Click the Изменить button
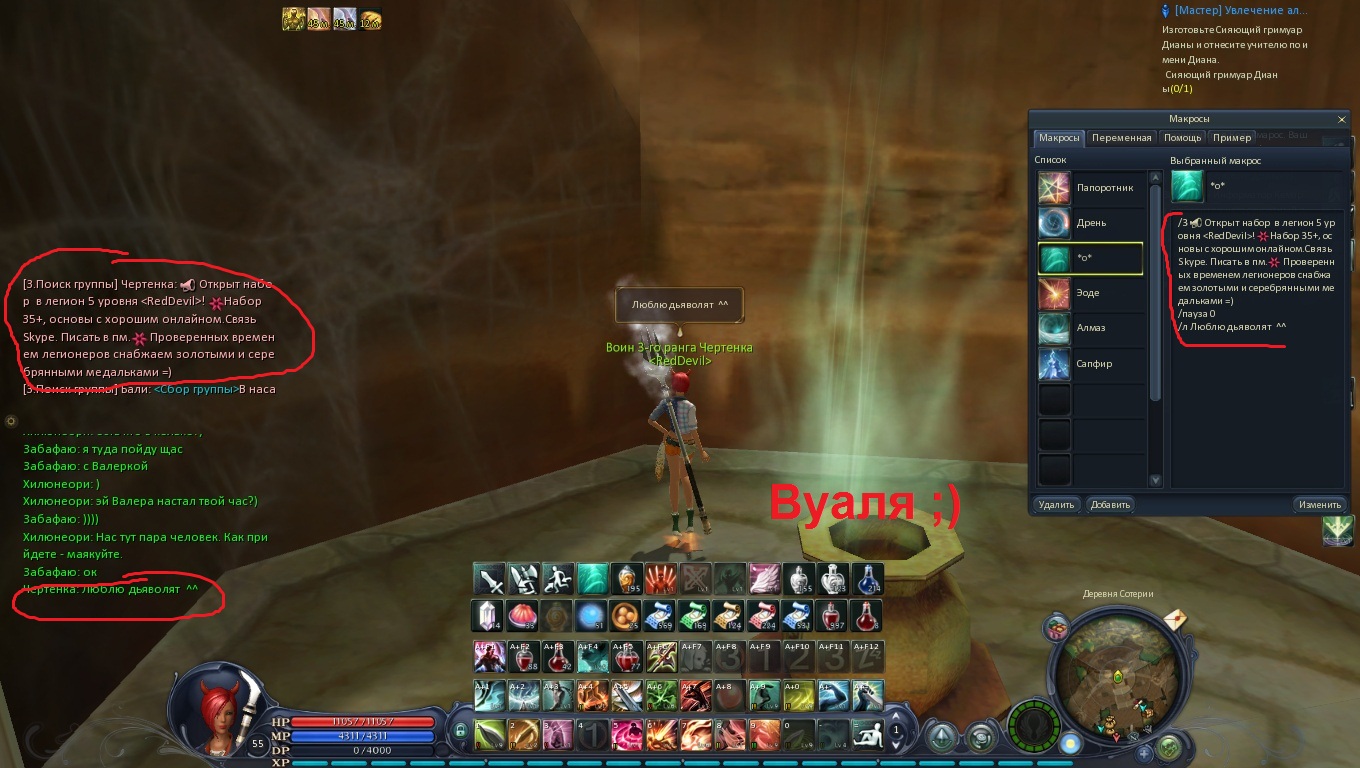1360x768 pixels. tap(1320, 504)
